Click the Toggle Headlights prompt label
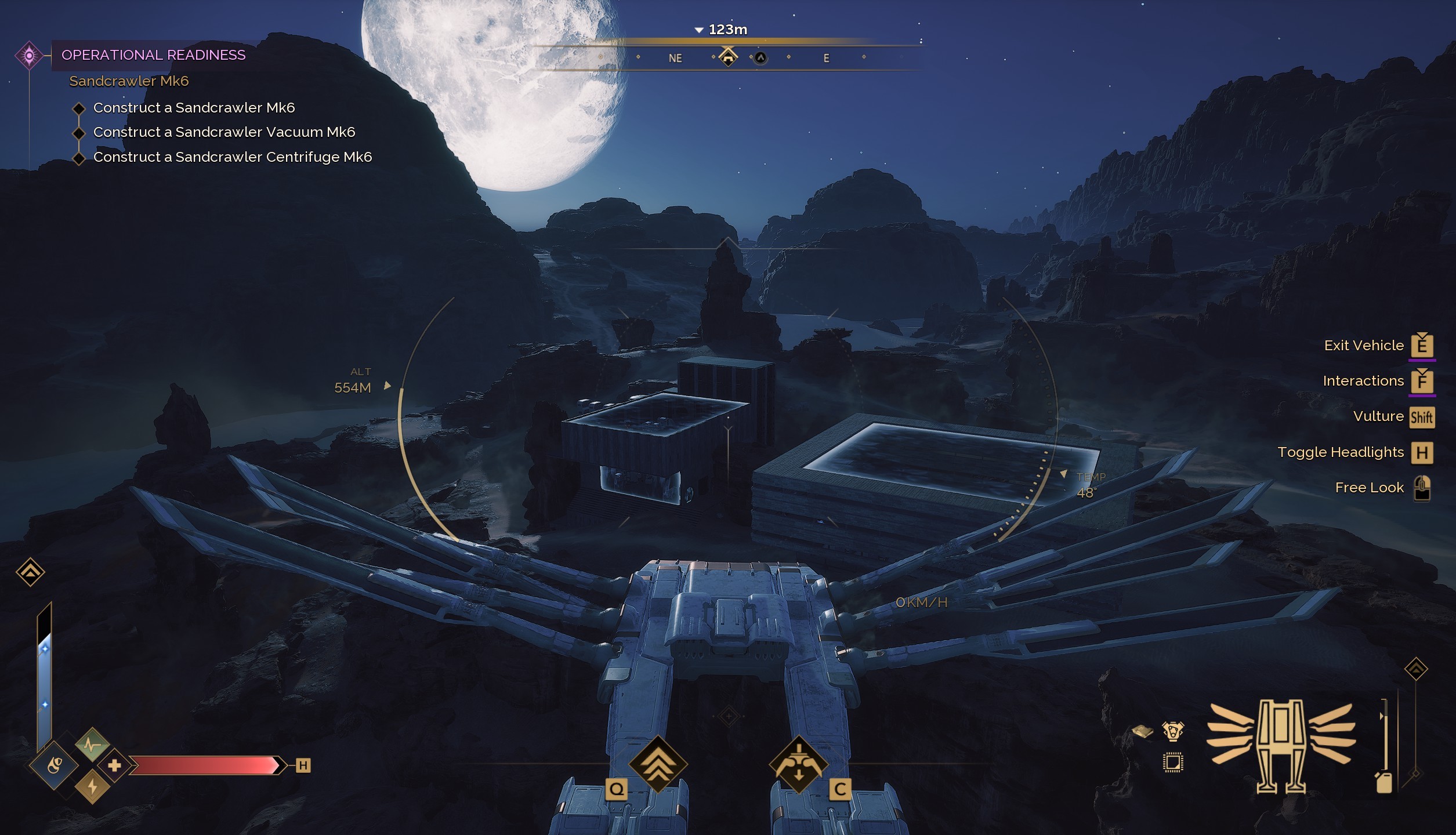This screenshot has height=835, width=1456. click(1340, 452)
